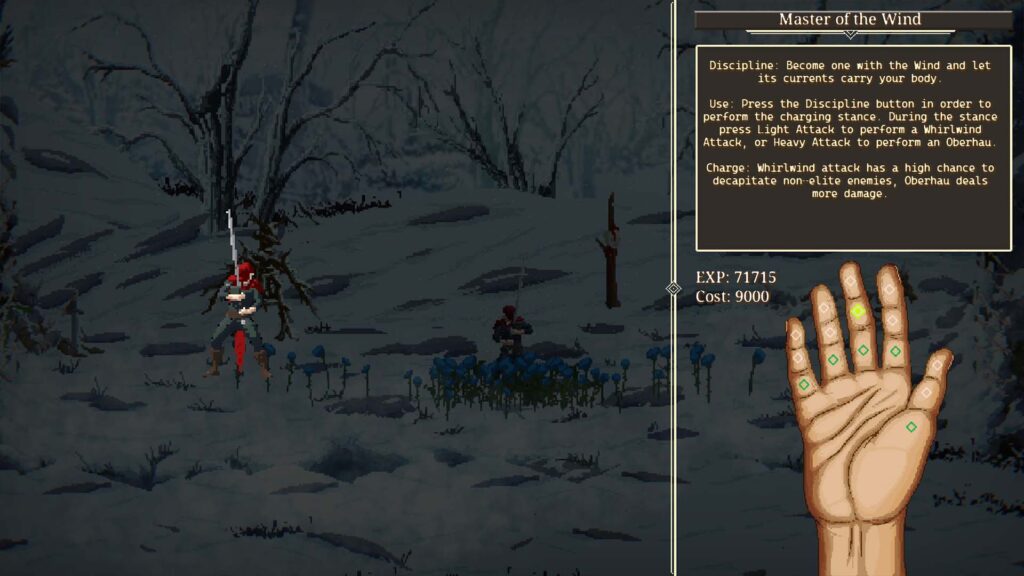Choose the green thumb base node
1024x576 pixels.
click(x=911, y=427)
